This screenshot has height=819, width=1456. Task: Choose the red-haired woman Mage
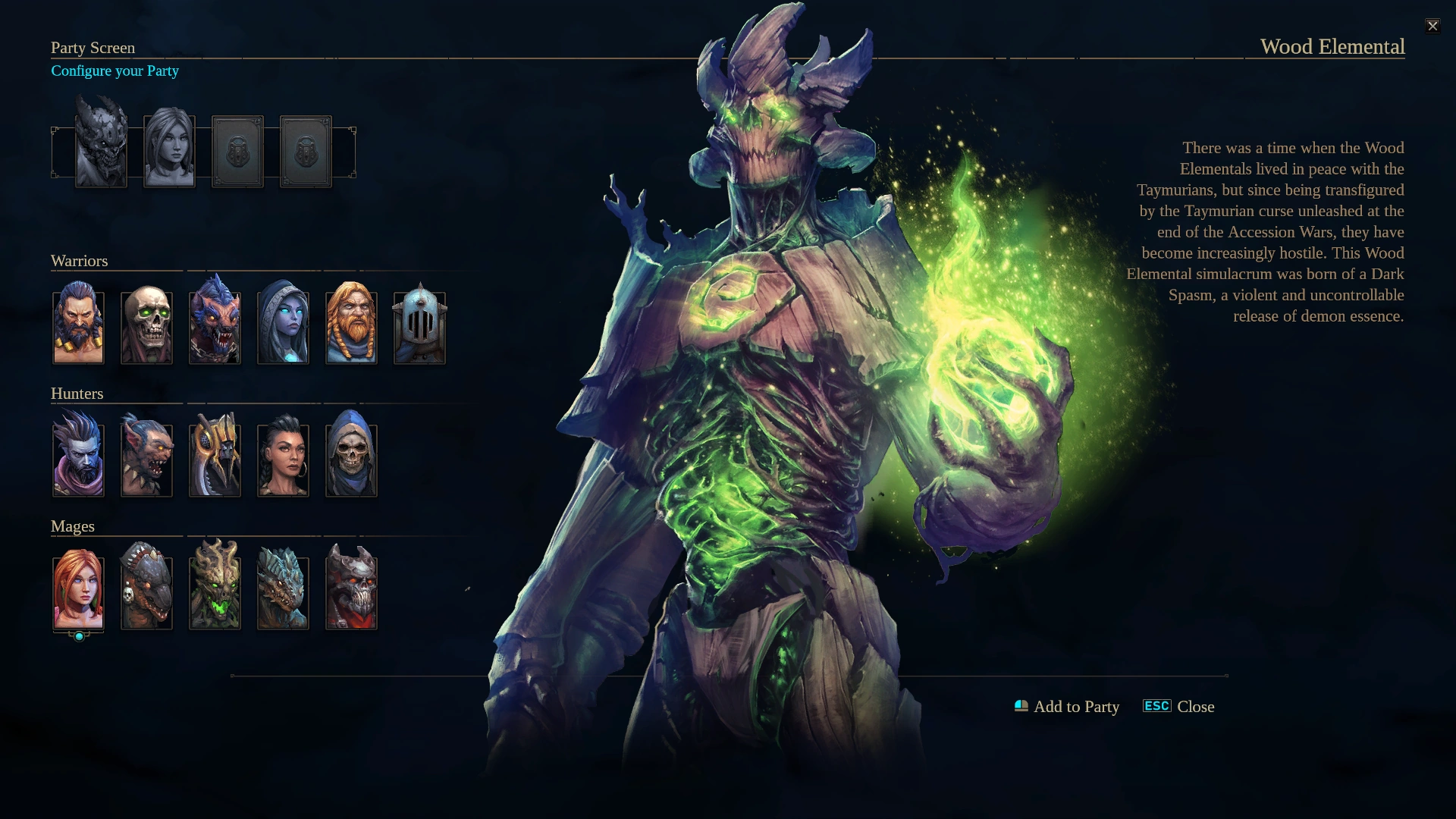coord(78,591)
